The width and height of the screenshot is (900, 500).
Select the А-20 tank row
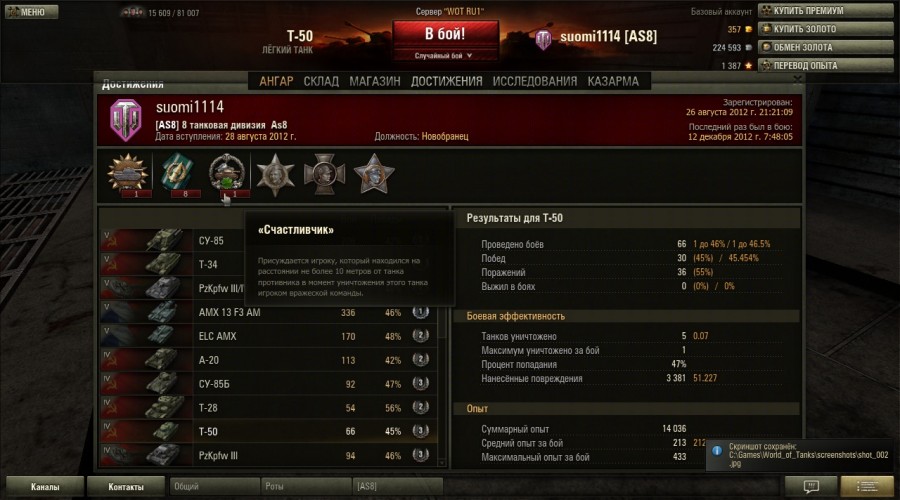(x=268, y=361)
